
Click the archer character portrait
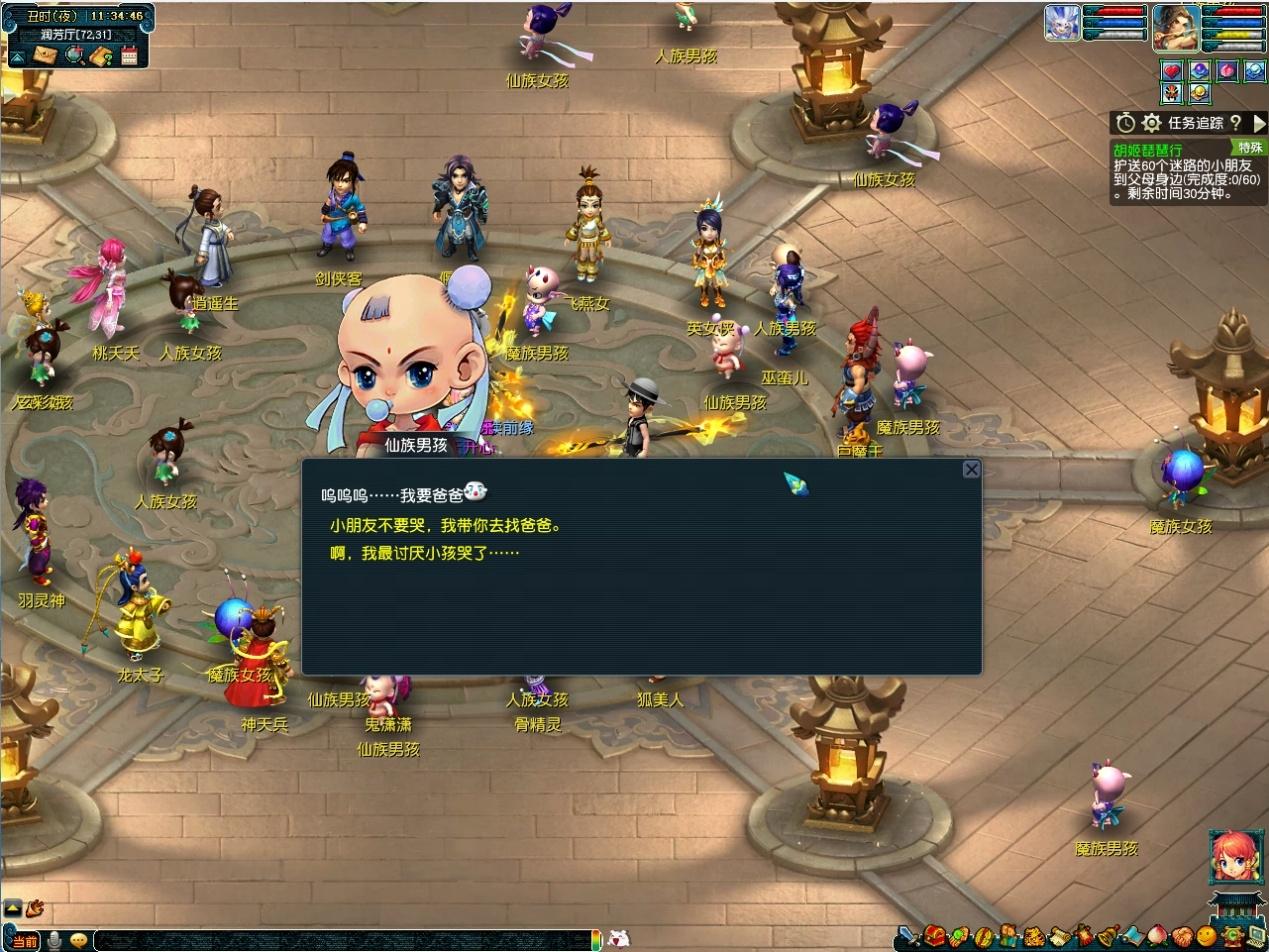(x=1176, y=27)
